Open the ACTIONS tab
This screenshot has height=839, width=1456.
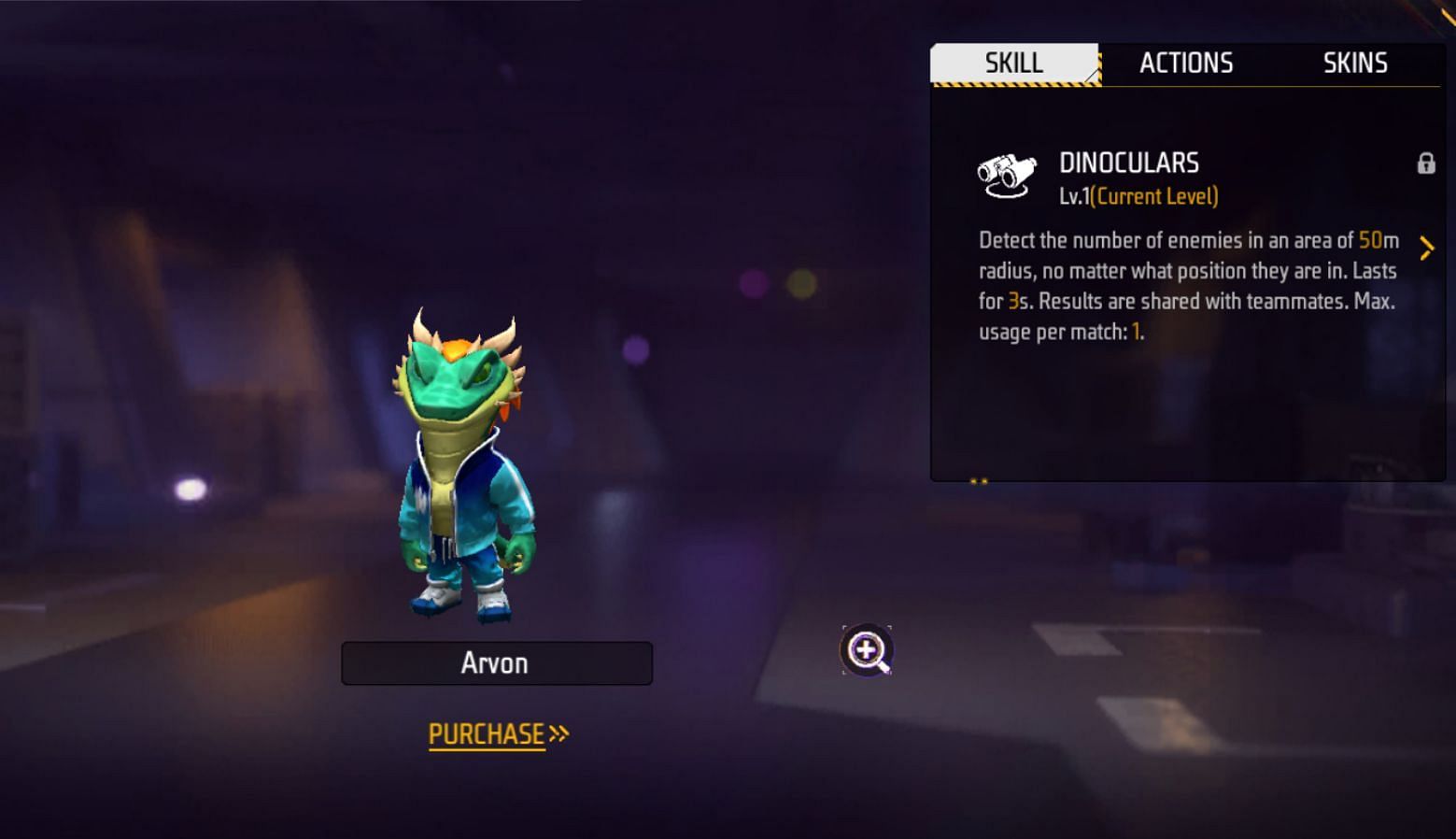(1186, 64)
